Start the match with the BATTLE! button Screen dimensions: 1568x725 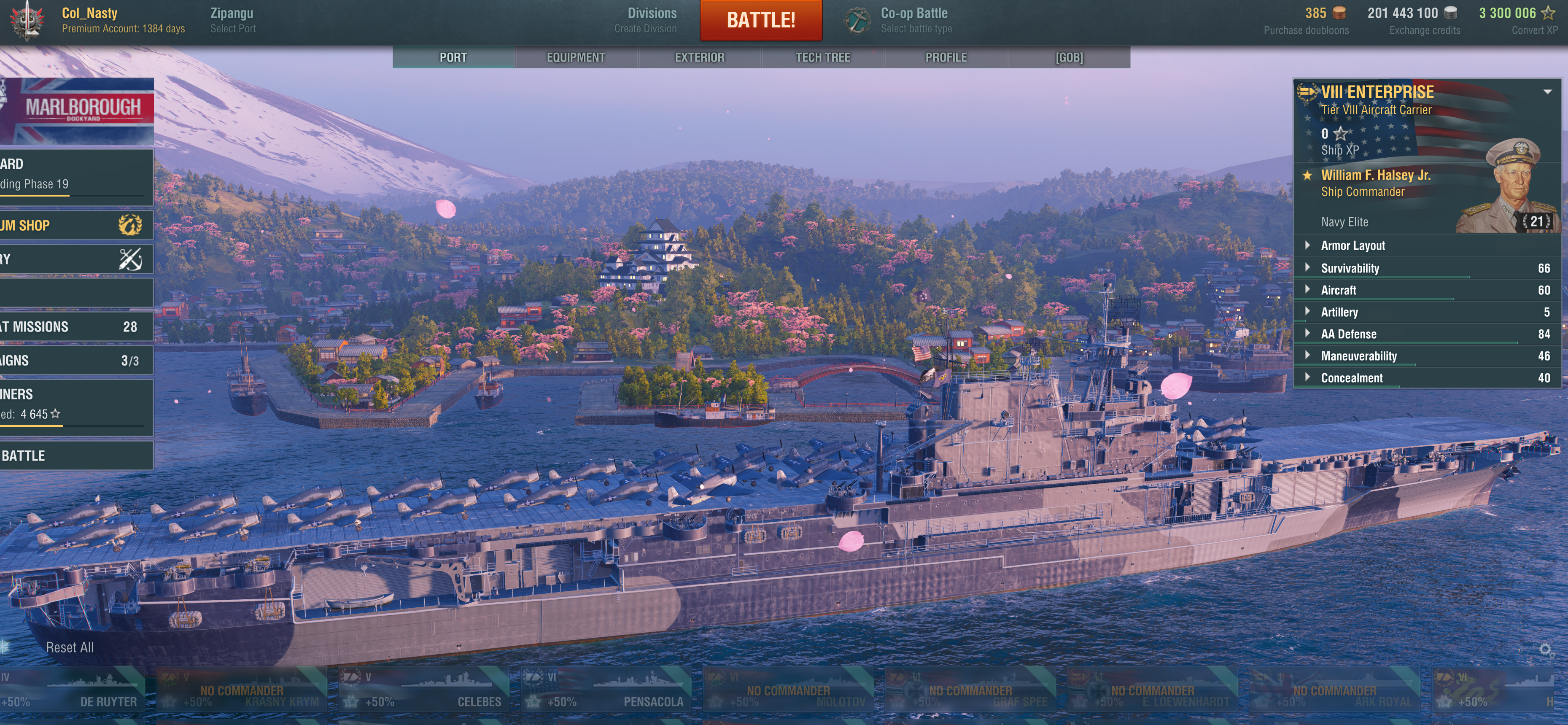pyautogui.click(x=760, y=20)
